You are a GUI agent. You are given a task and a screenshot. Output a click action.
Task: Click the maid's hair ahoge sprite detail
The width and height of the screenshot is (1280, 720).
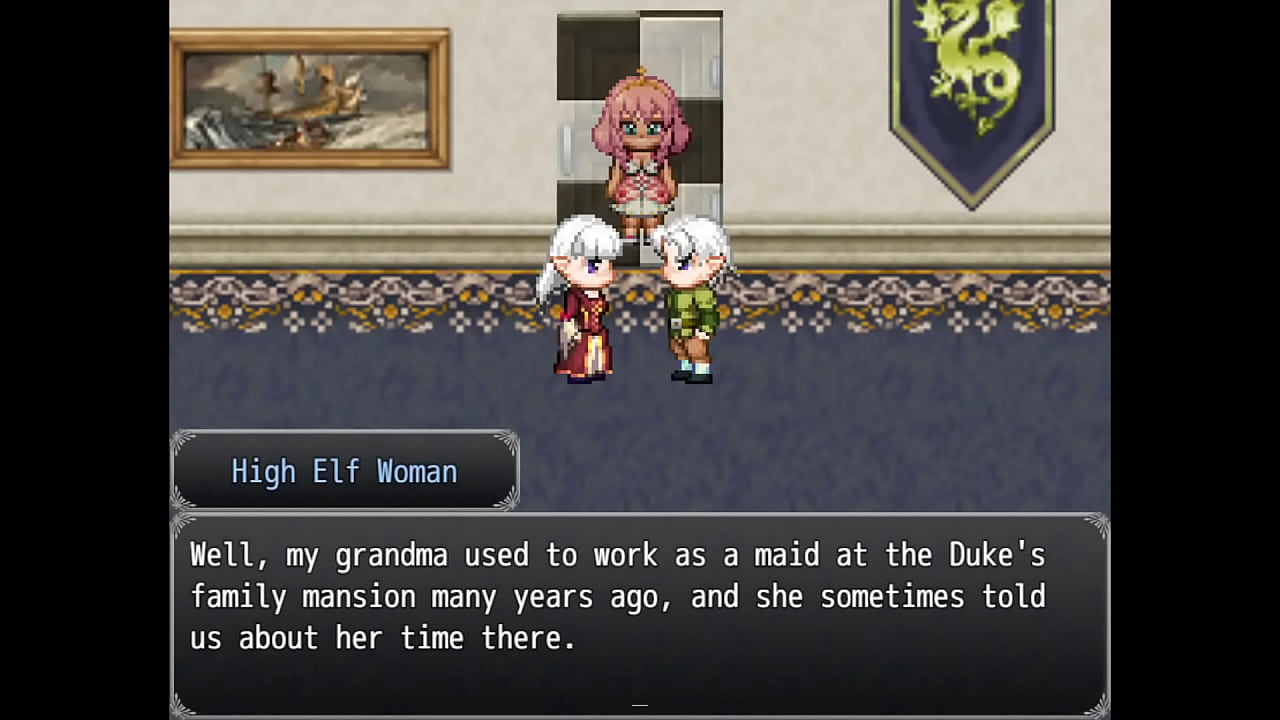pyautogui.click(x=640, y=70)
